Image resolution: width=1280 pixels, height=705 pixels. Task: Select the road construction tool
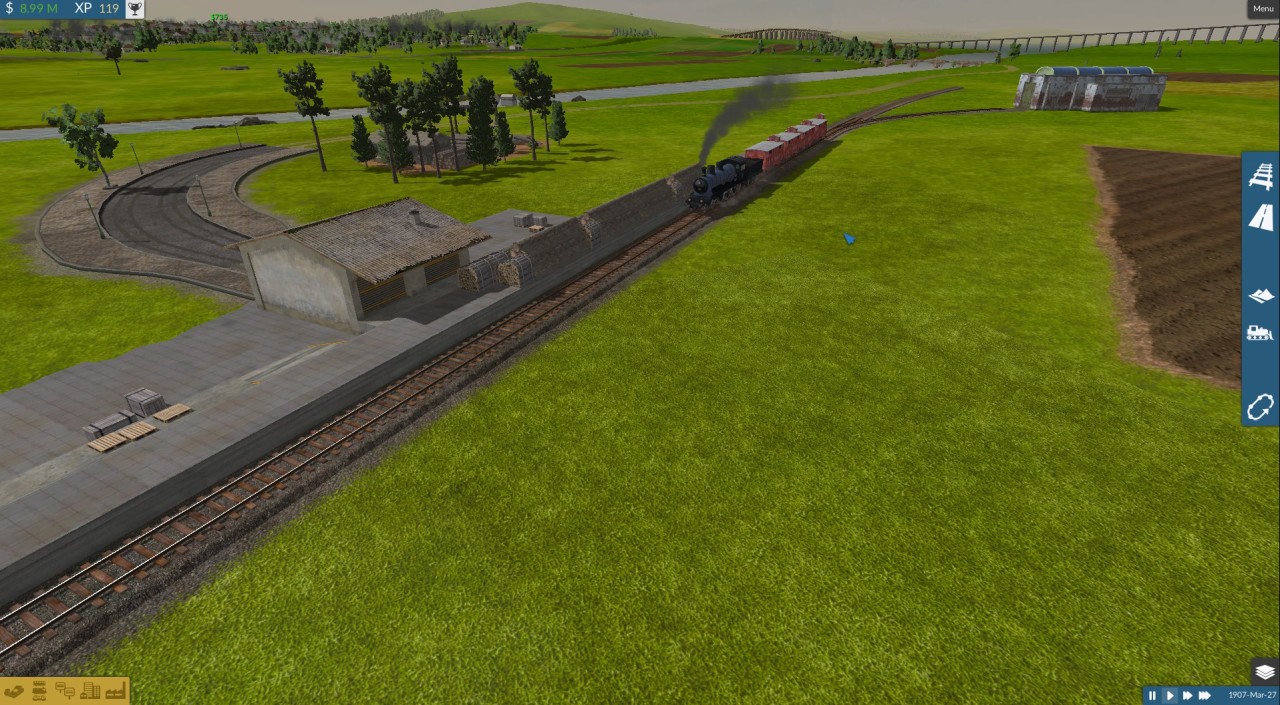(x=1261, y=217)
